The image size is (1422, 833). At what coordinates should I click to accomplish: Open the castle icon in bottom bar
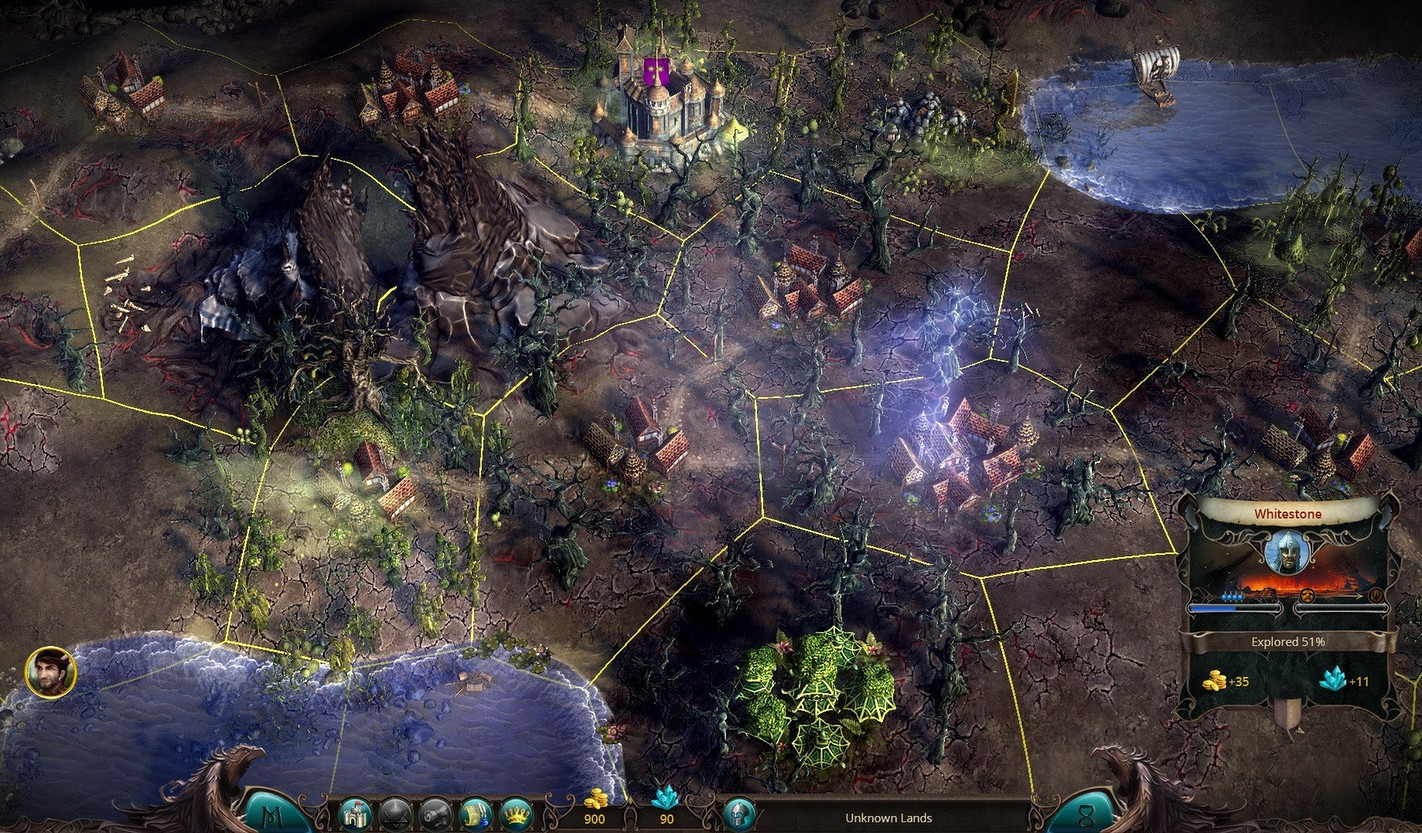tap(355, 813)
